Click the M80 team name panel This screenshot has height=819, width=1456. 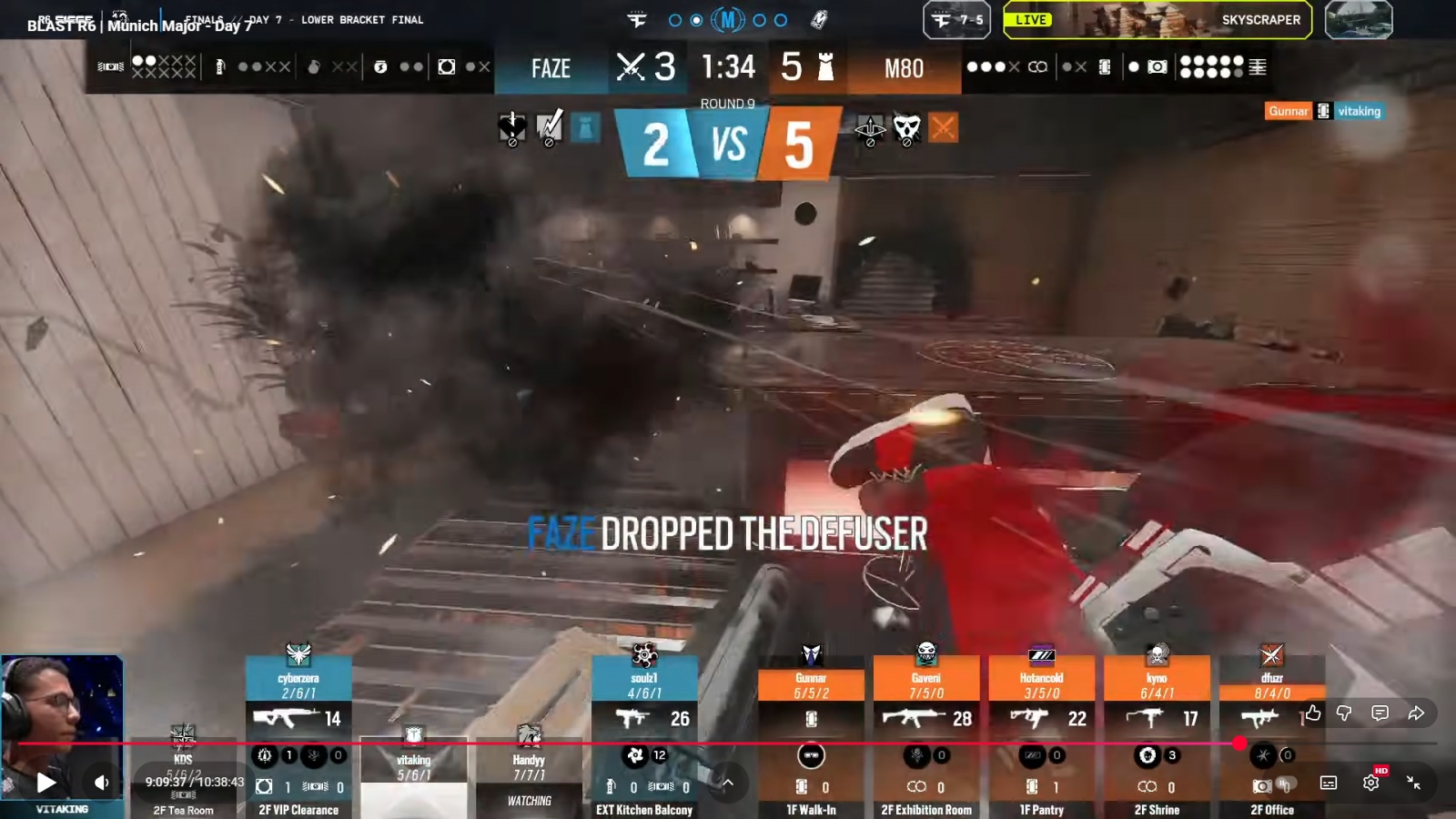coord(904,69)
